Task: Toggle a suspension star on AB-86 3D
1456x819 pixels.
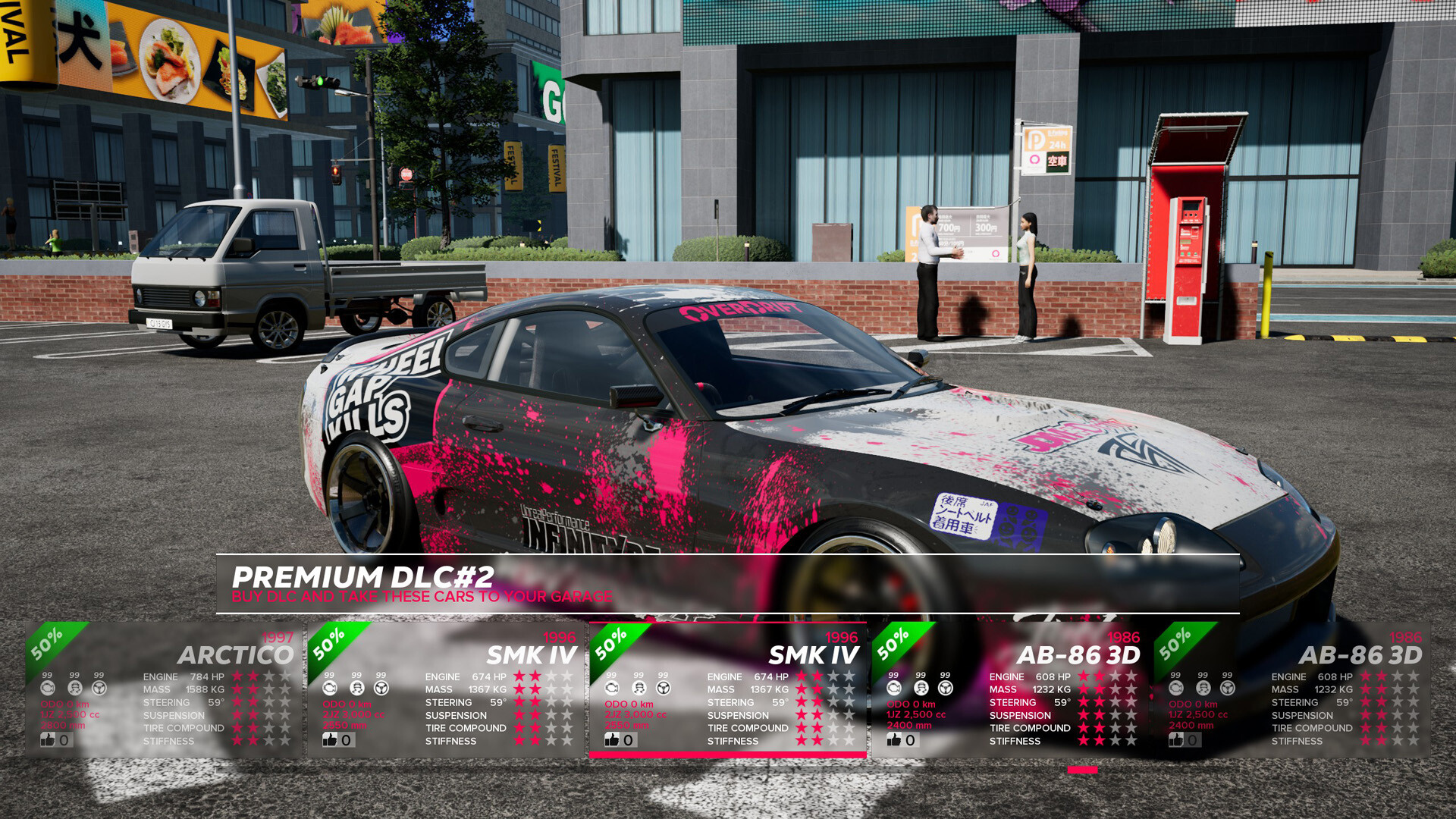Action: pyautogui.click(x=1084, y=715)
